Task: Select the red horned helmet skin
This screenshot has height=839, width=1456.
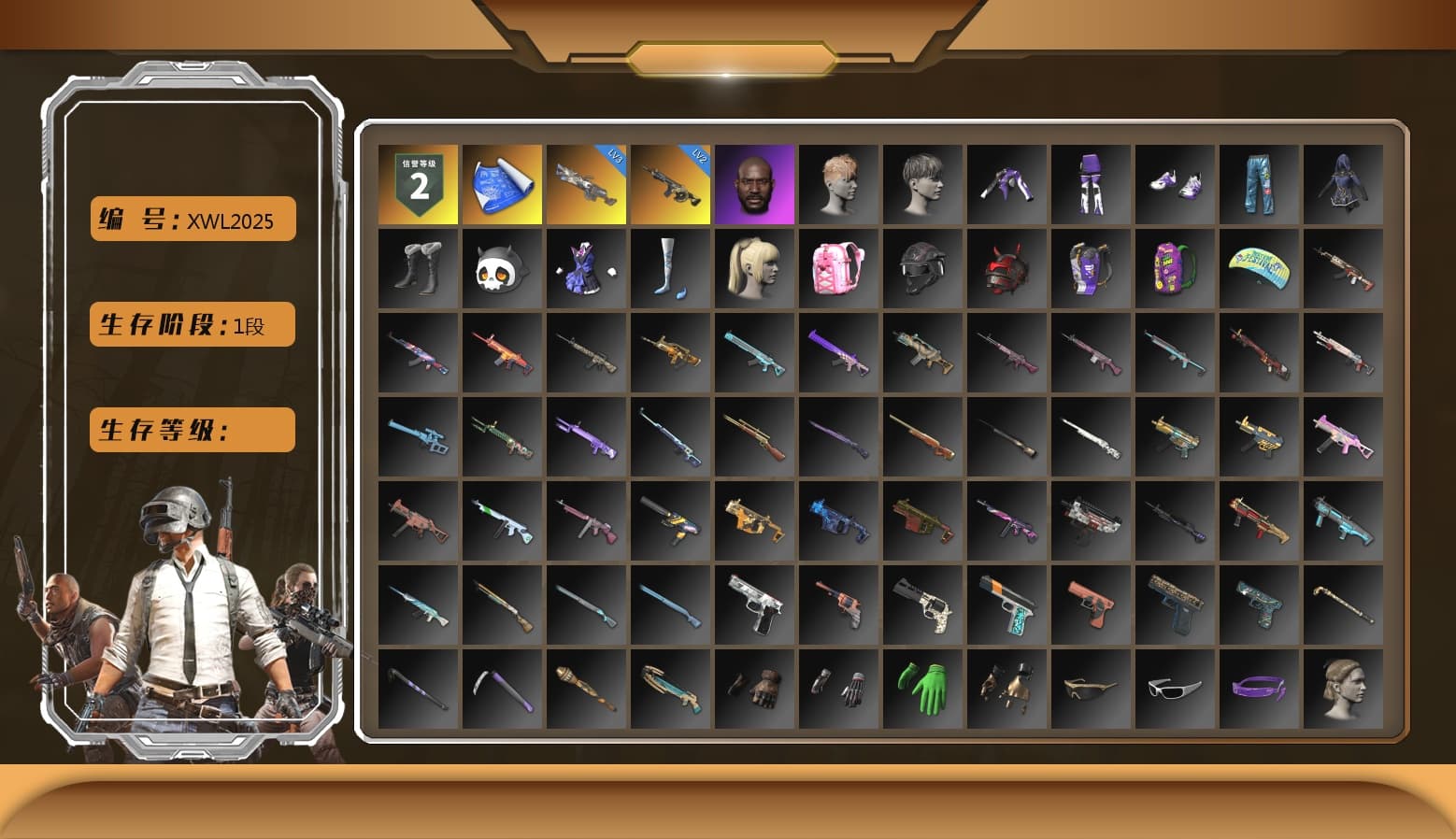Action: pos(1006,268)
